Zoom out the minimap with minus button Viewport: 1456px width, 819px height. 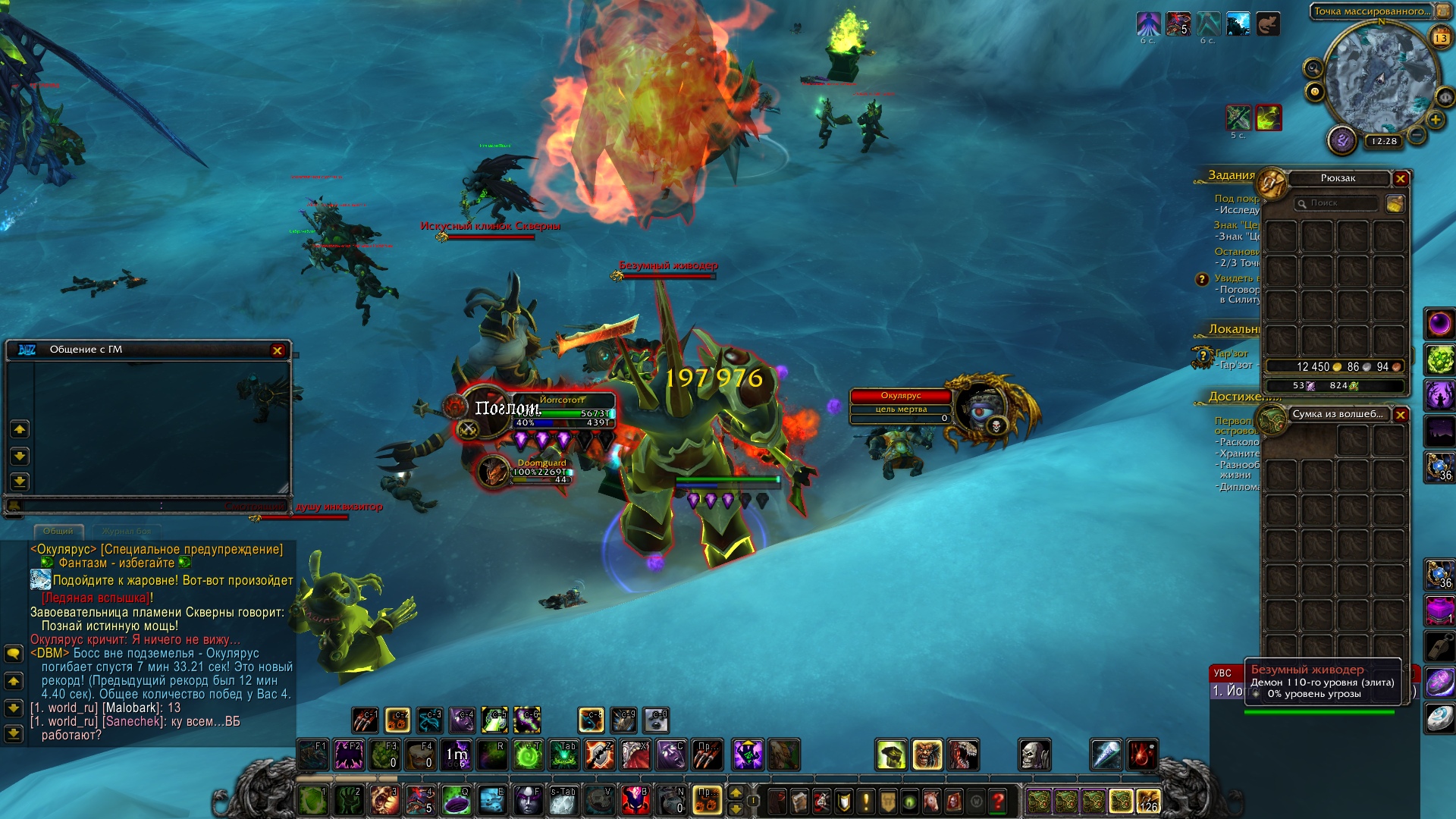click(x=1417, y=136)
